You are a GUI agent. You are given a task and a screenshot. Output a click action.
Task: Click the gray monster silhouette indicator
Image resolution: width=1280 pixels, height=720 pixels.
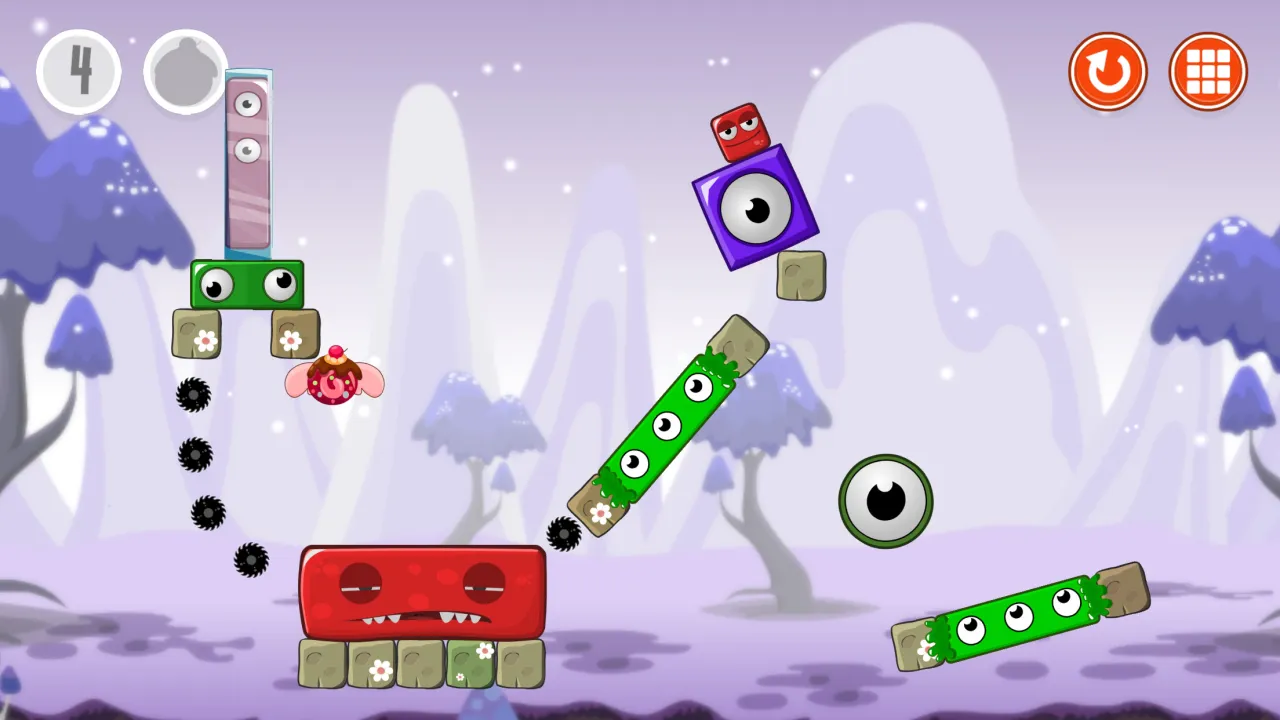(x=183, y=70)
